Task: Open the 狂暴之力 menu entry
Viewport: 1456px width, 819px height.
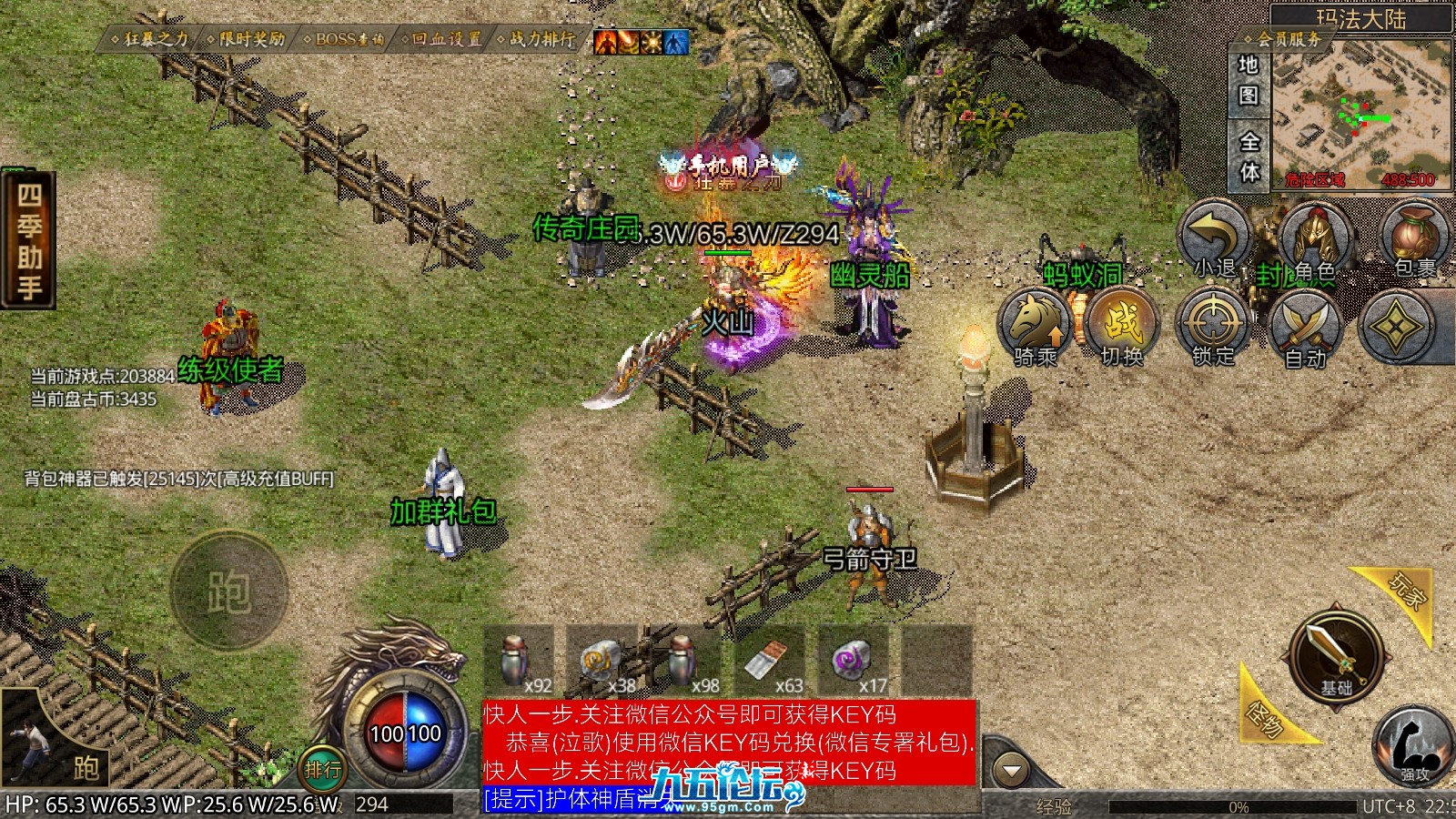Action: tap(151, 39)
